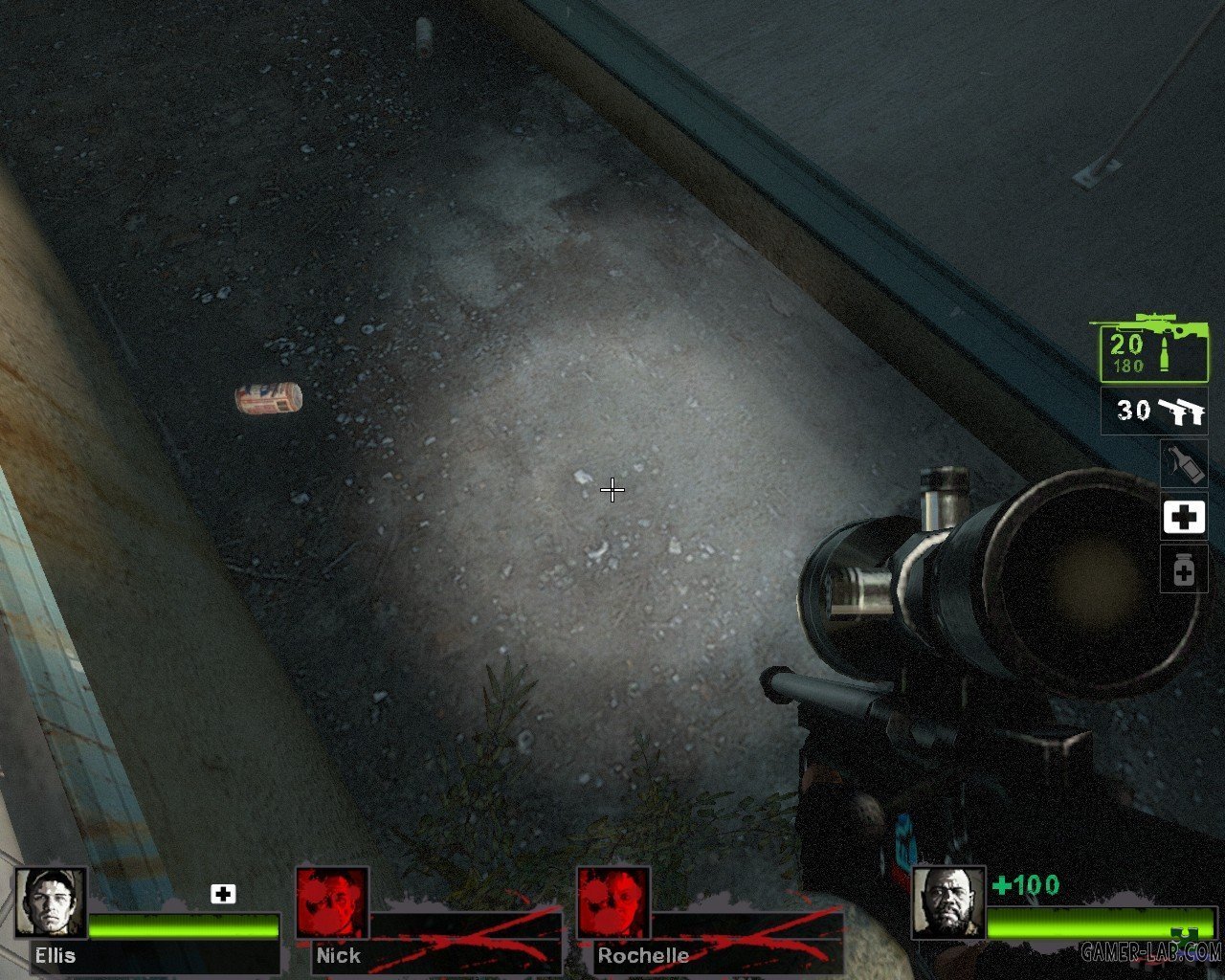Click Nick's red dead-survivor portrait
Image resolution: width=1225 pixels, height=980 pixels.
332,903
